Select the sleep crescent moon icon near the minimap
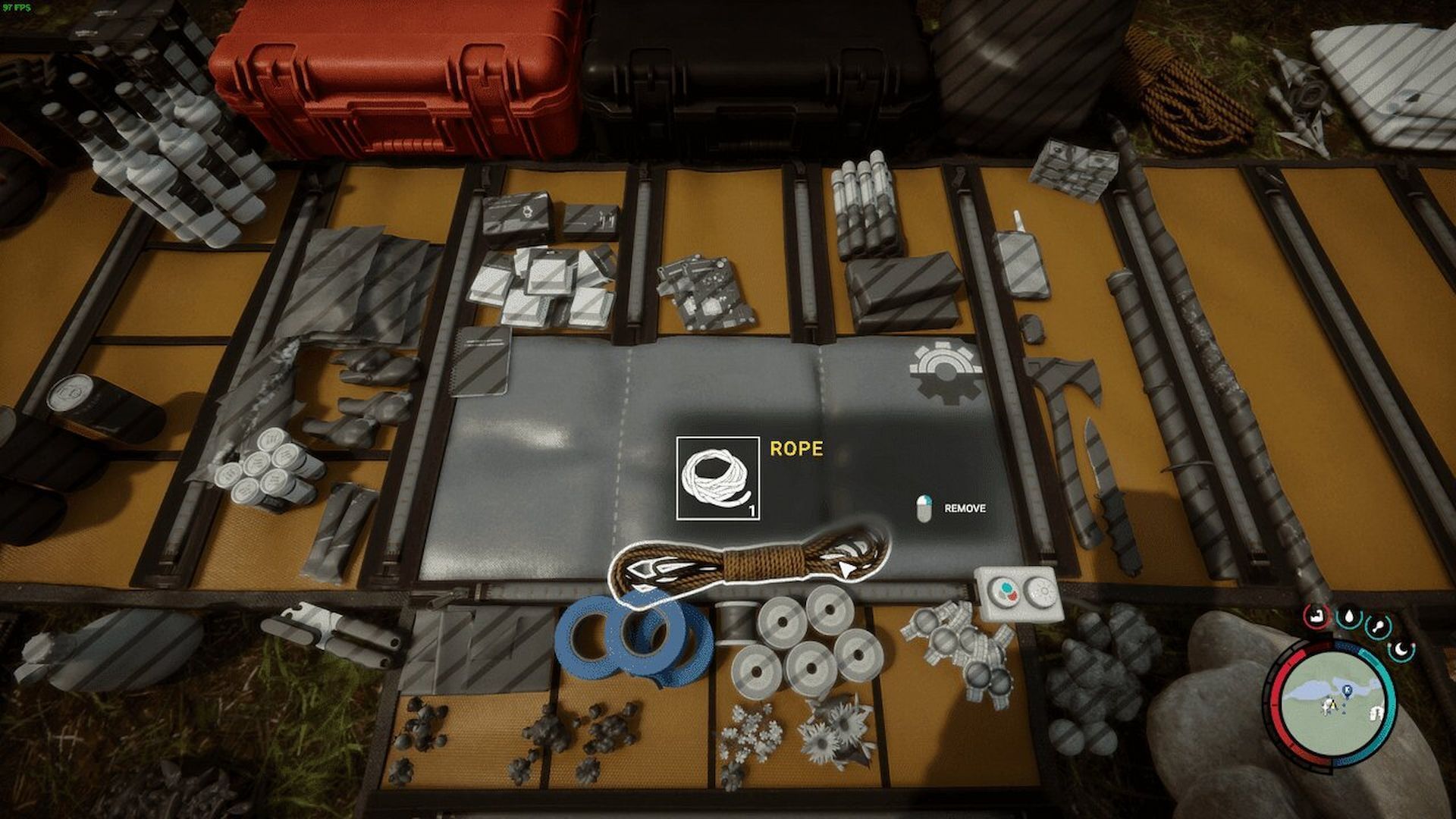Screen dimensions: 1456x819 point(1401,651)
